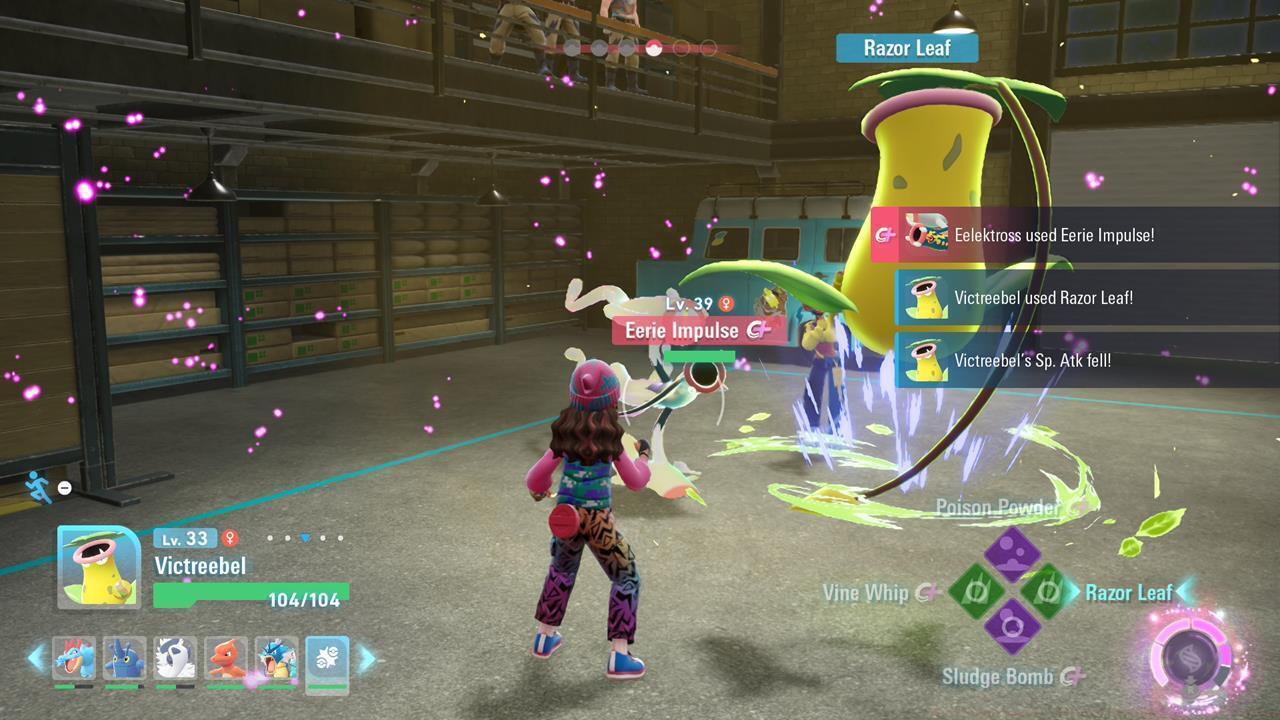Switch to Gyarados in the party

tap(276, 657)
